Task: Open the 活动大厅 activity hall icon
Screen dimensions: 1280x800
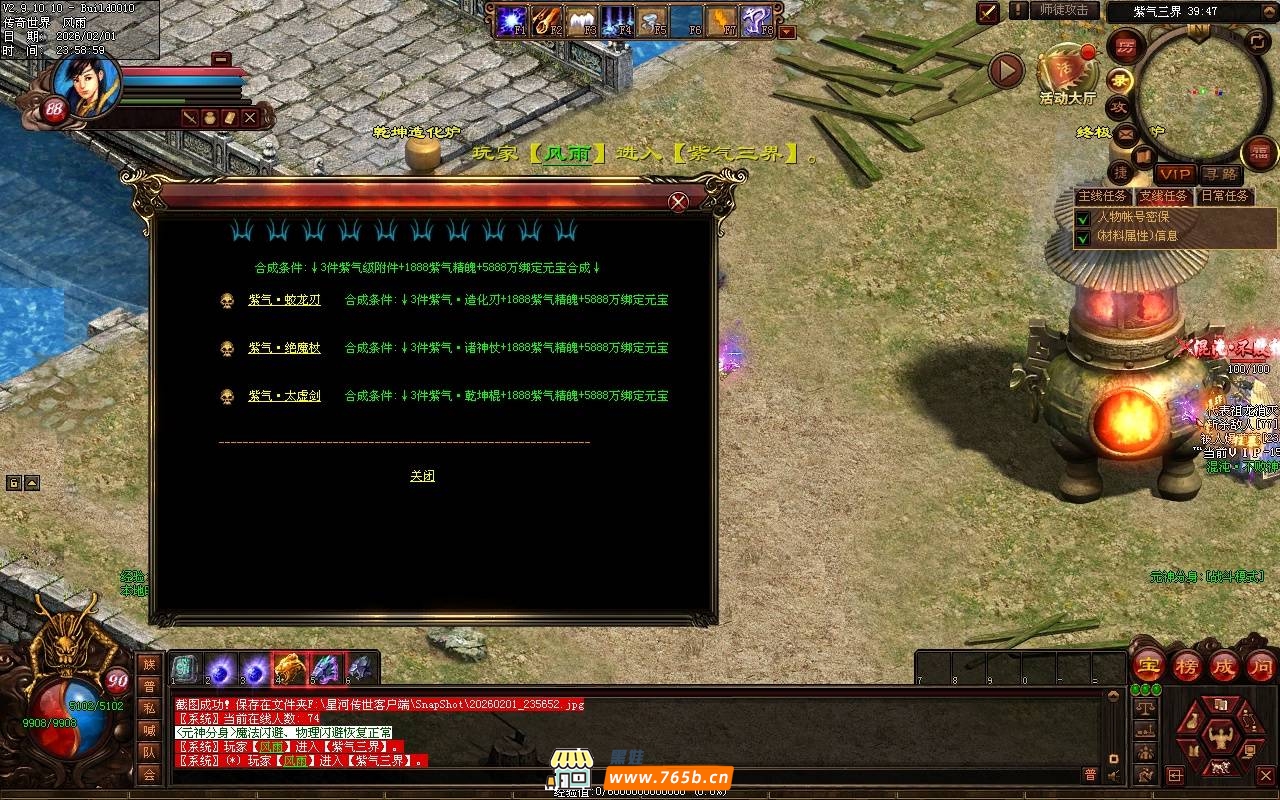Action: (1066, 73)
